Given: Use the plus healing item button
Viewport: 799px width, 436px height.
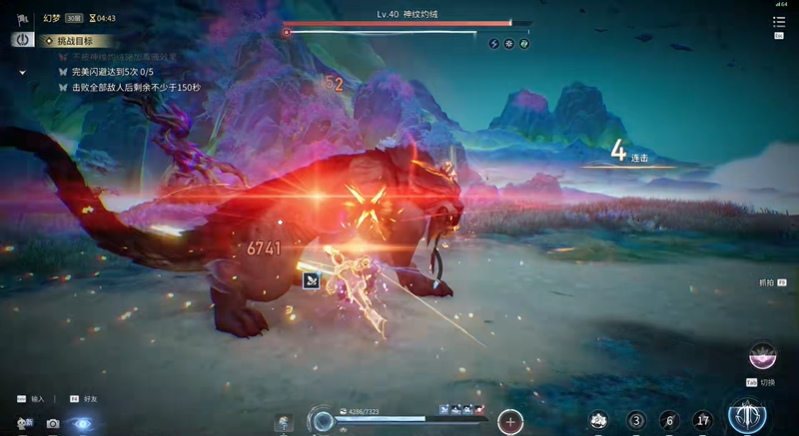Looking at the screenshot, I should (510, 421).
